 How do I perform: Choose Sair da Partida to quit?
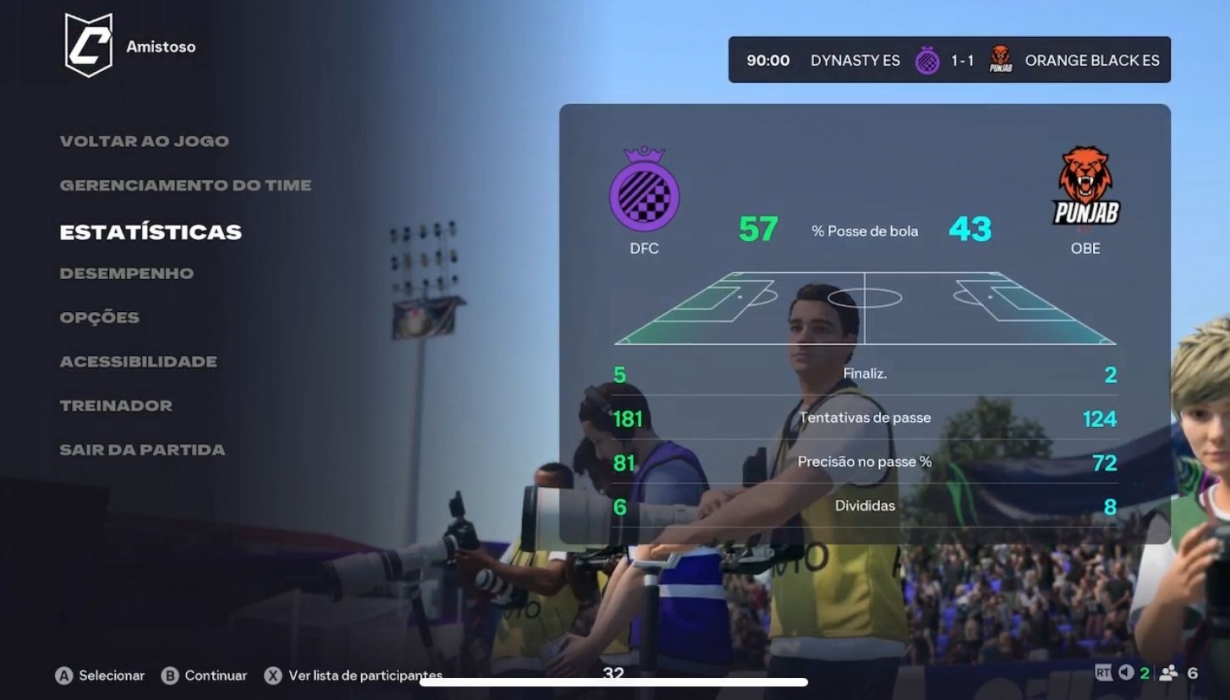point(142,450)
